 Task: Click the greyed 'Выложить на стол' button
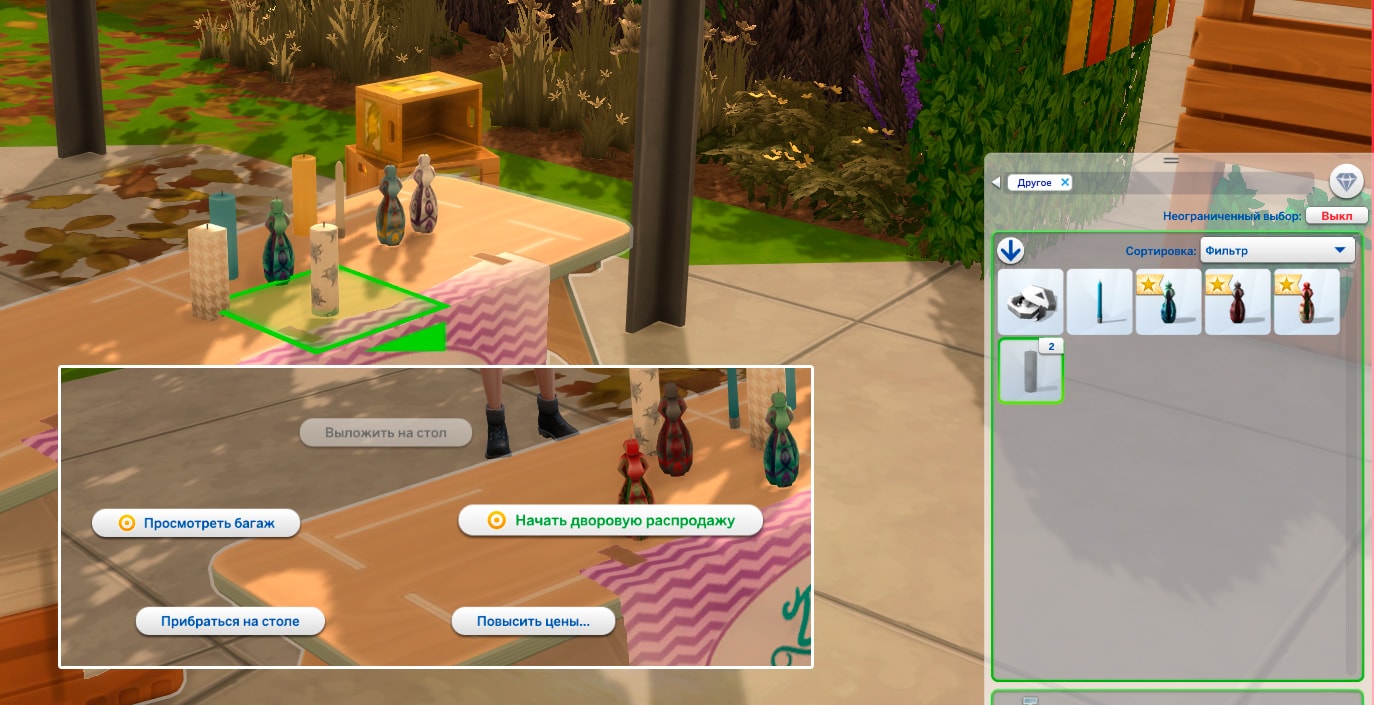(385, 433)
